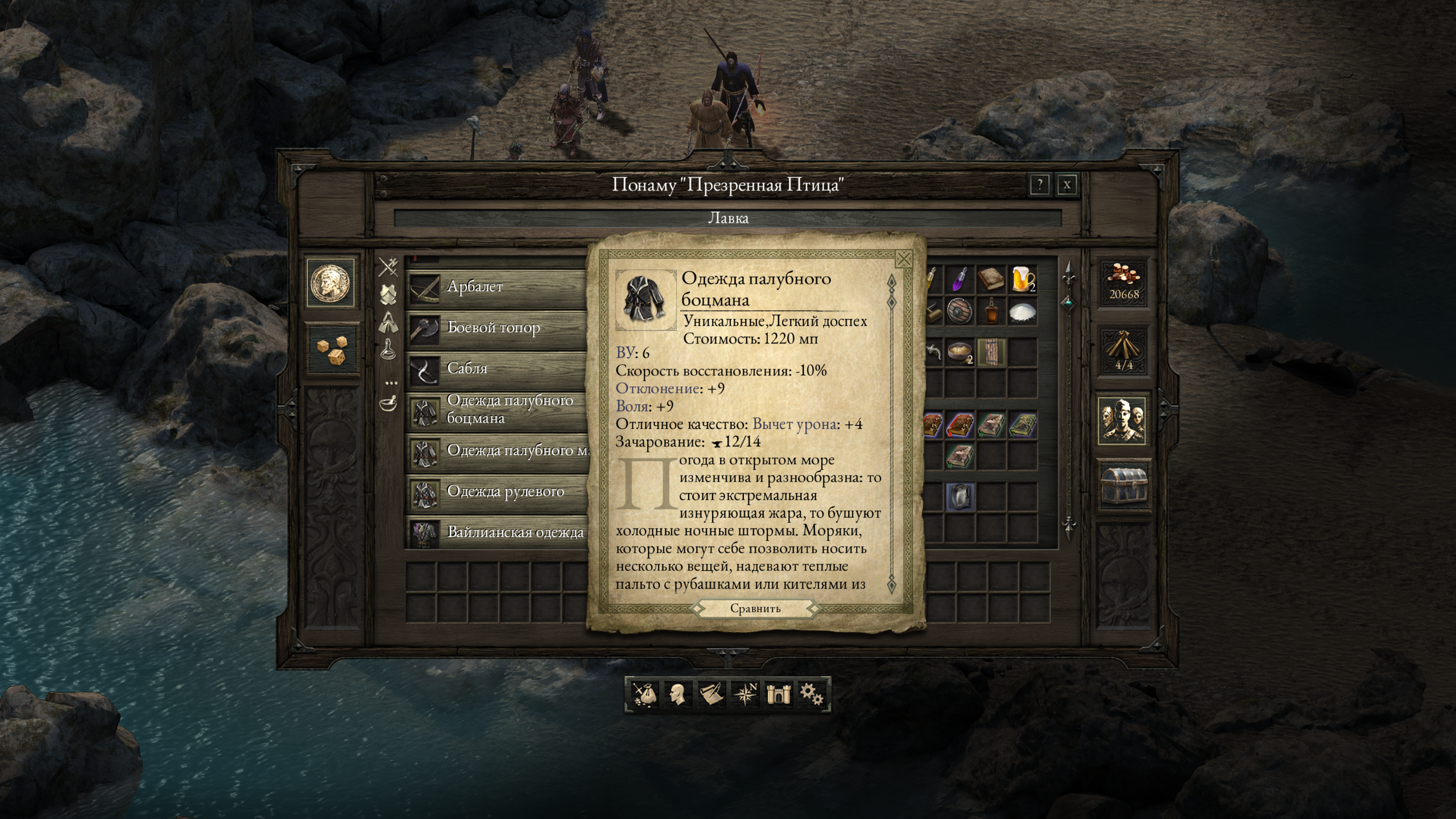Switch to the coin store tab
This screenshot has width=1456, height=819.
[332, 282]
